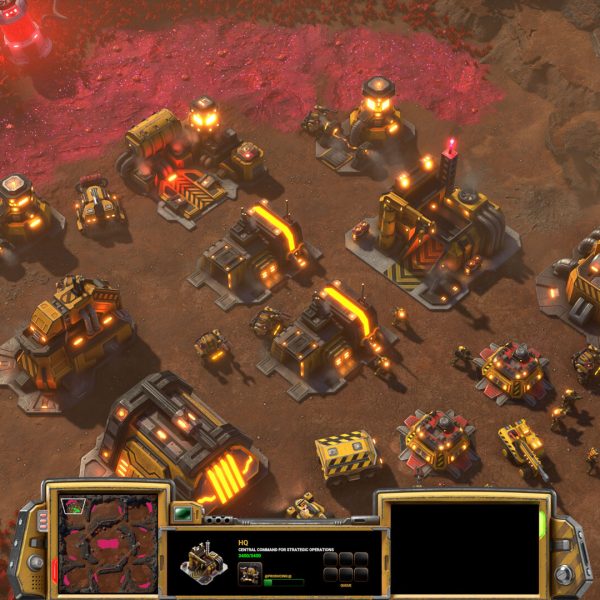This screenshot has width=600, height=600.
Task: Click the round gray knob left of minimap
Action: [x=35, y=562]
